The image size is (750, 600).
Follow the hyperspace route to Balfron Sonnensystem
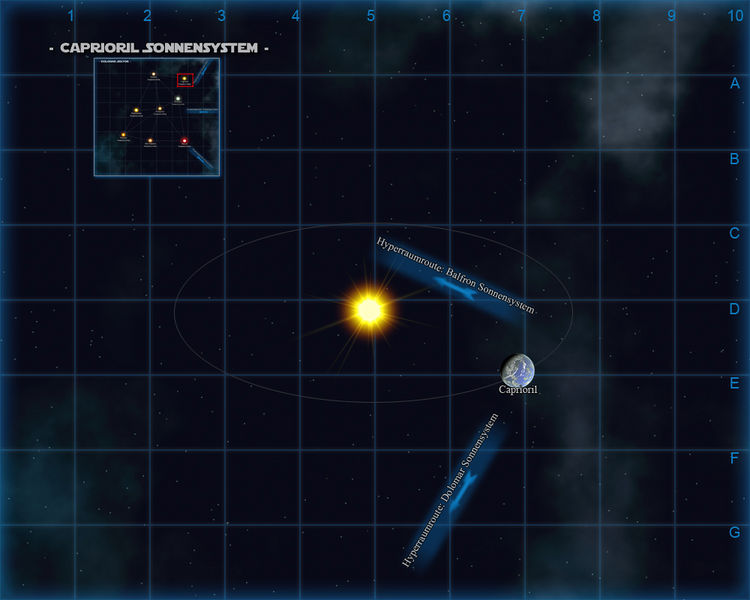[455, 280]
